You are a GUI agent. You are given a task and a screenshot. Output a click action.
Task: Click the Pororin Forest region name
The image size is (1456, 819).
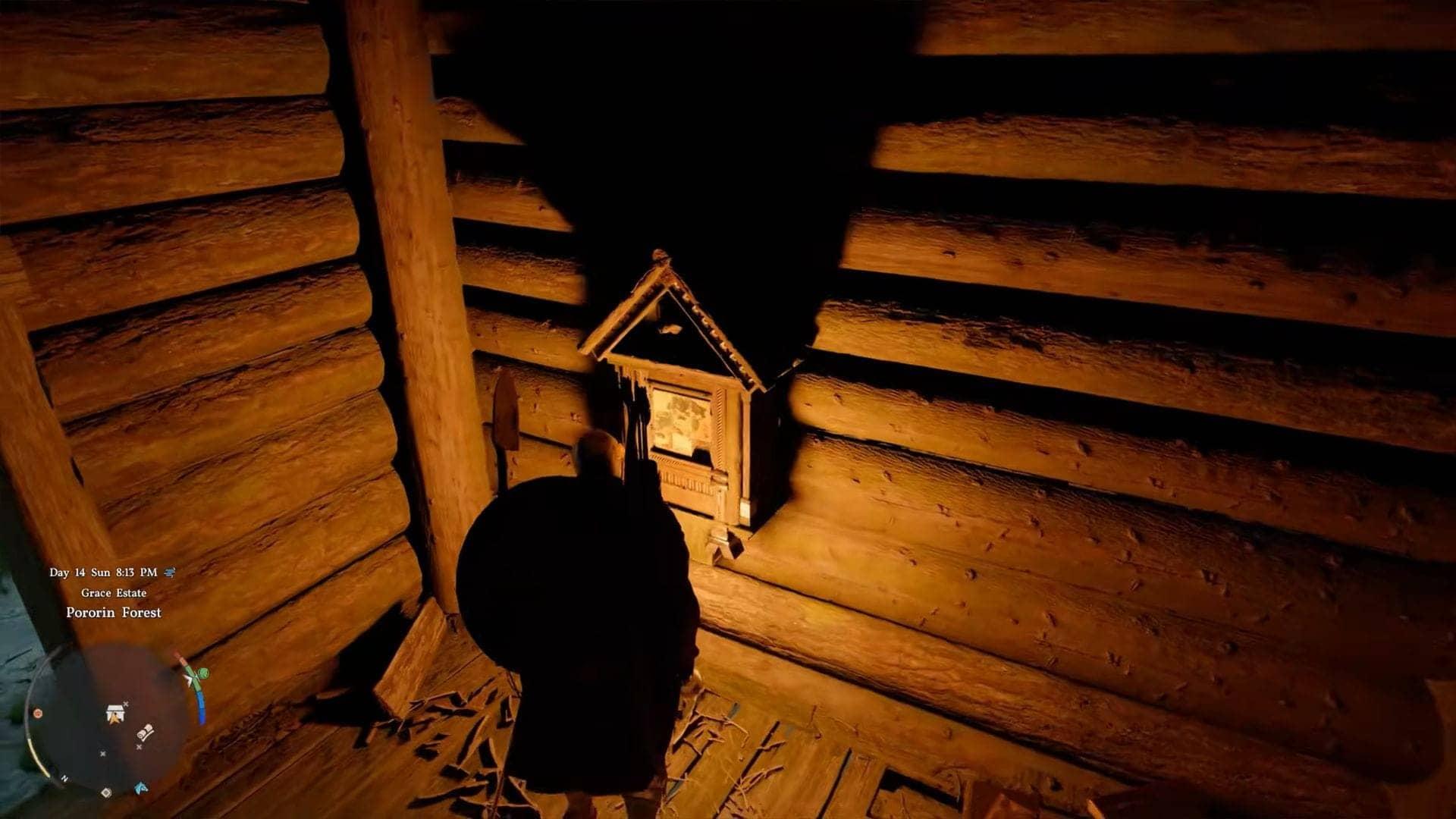[x=114, y=612]
